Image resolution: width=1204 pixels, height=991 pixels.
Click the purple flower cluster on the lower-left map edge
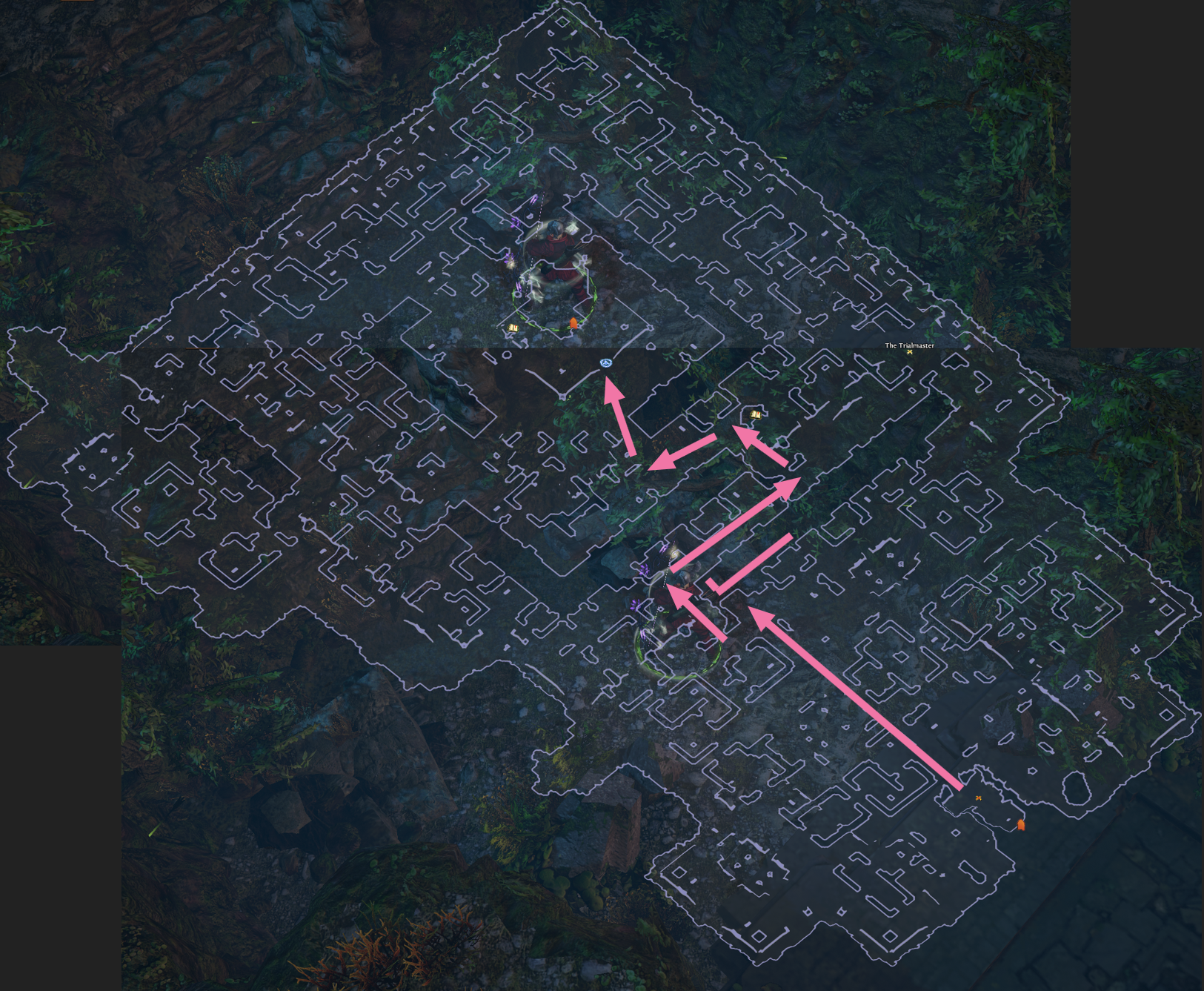pyautogui.click(x=636, y=605)
